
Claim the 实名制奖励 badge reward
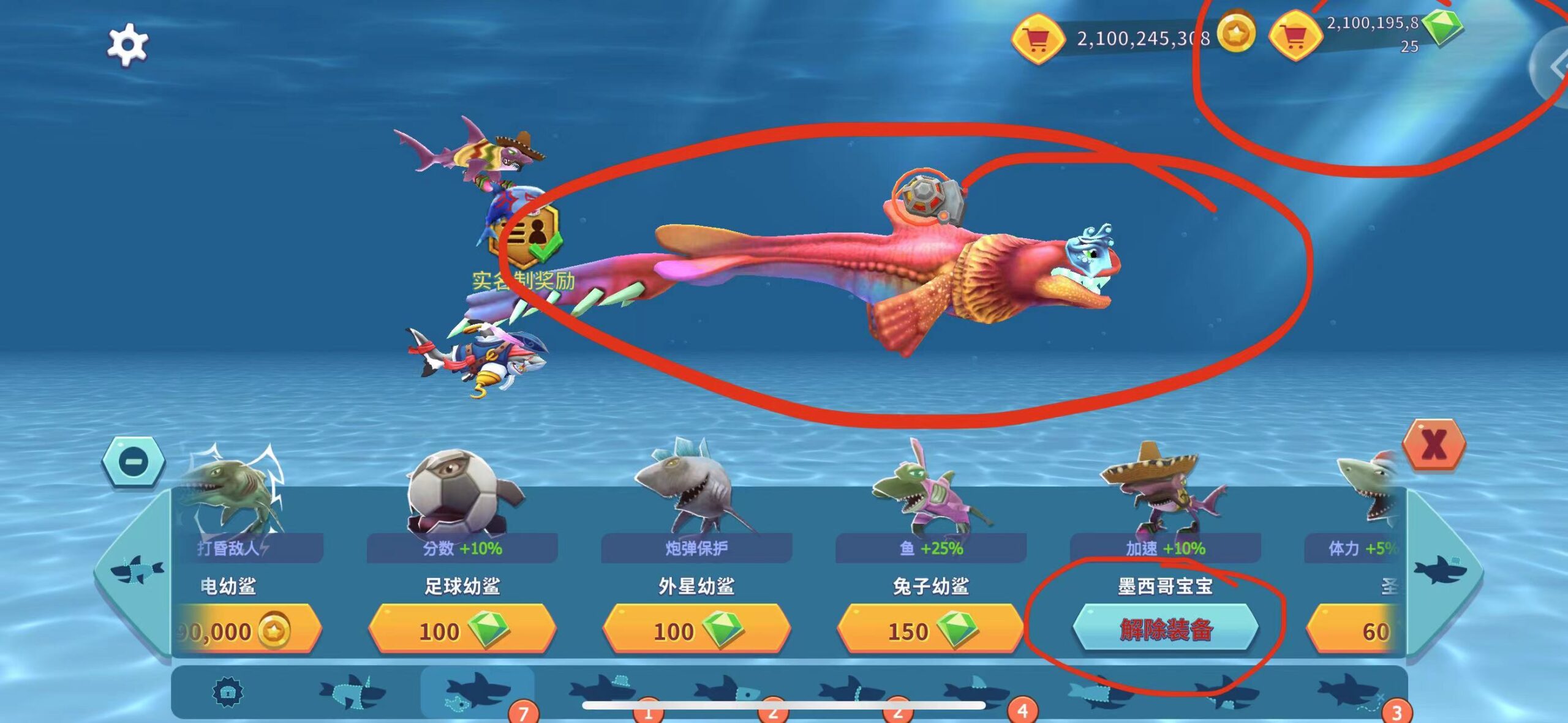click(x=526, y=236)
